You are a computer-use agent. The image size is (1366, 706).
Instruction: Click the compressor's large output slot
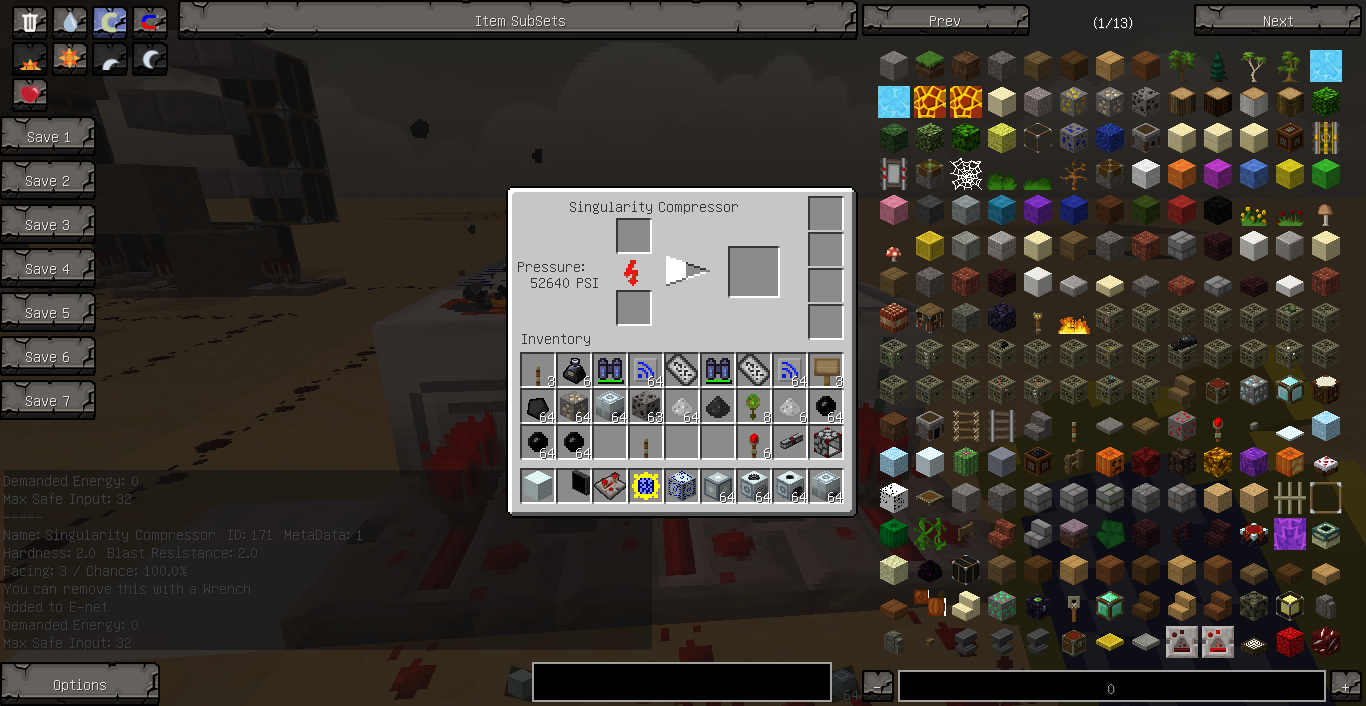(x=754, y=272)
